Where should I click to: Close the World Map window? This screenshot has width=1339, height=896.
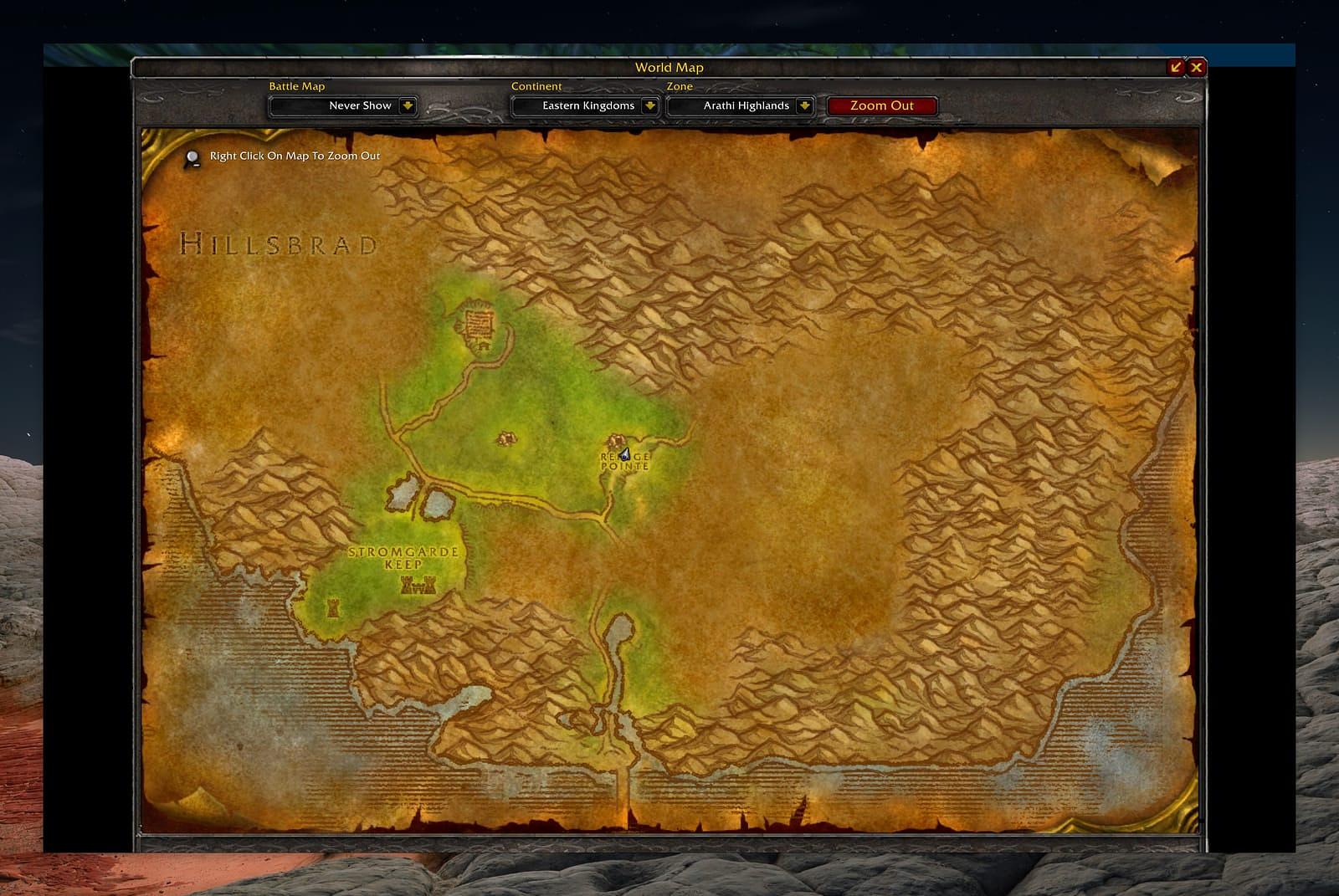click(1197, 67)
